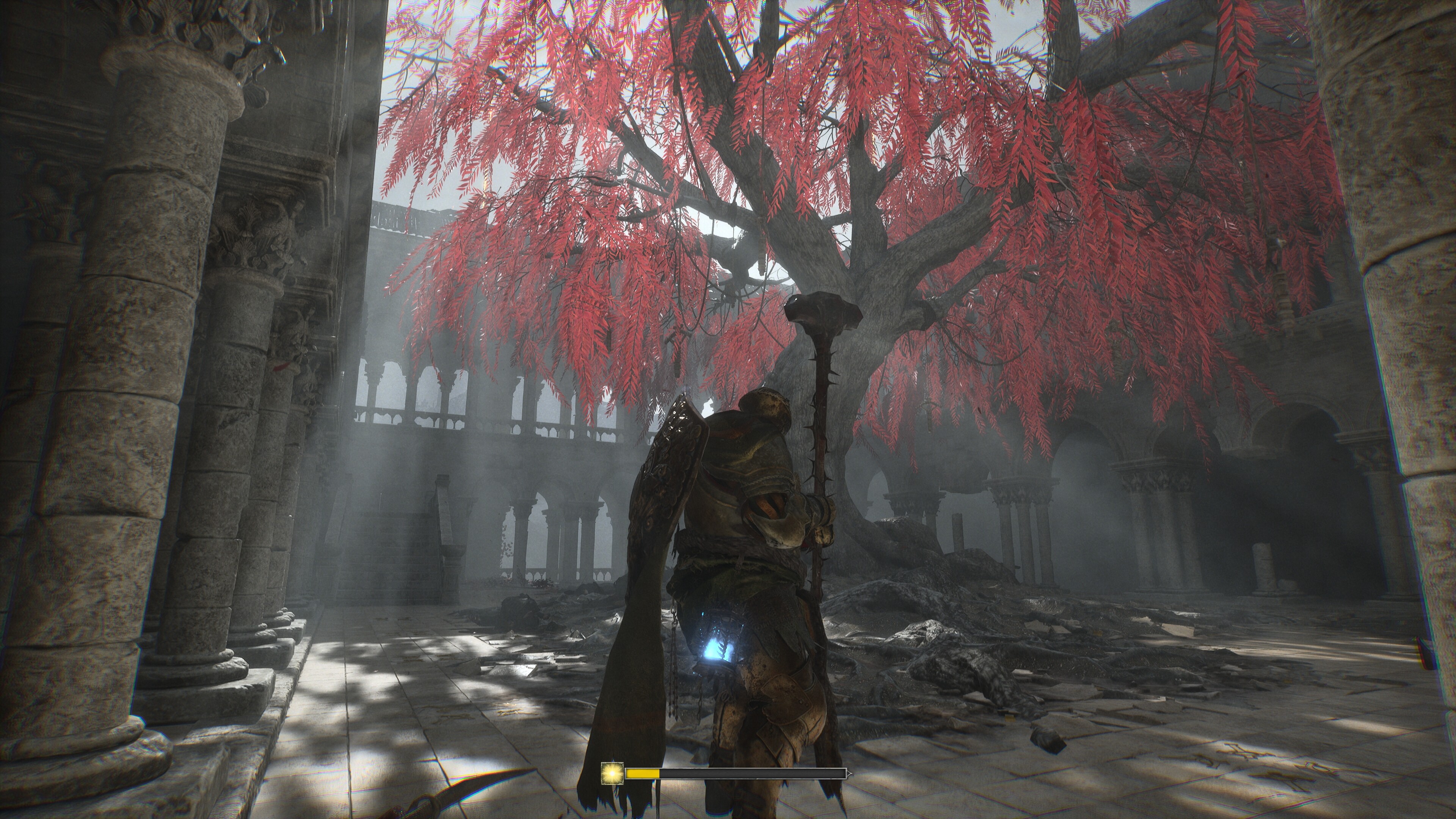Click the glowing sun icon beside the yellow bar
The width and height of the screenshot is (1456, 819).
pyautogui.click(x=612, y=773)
